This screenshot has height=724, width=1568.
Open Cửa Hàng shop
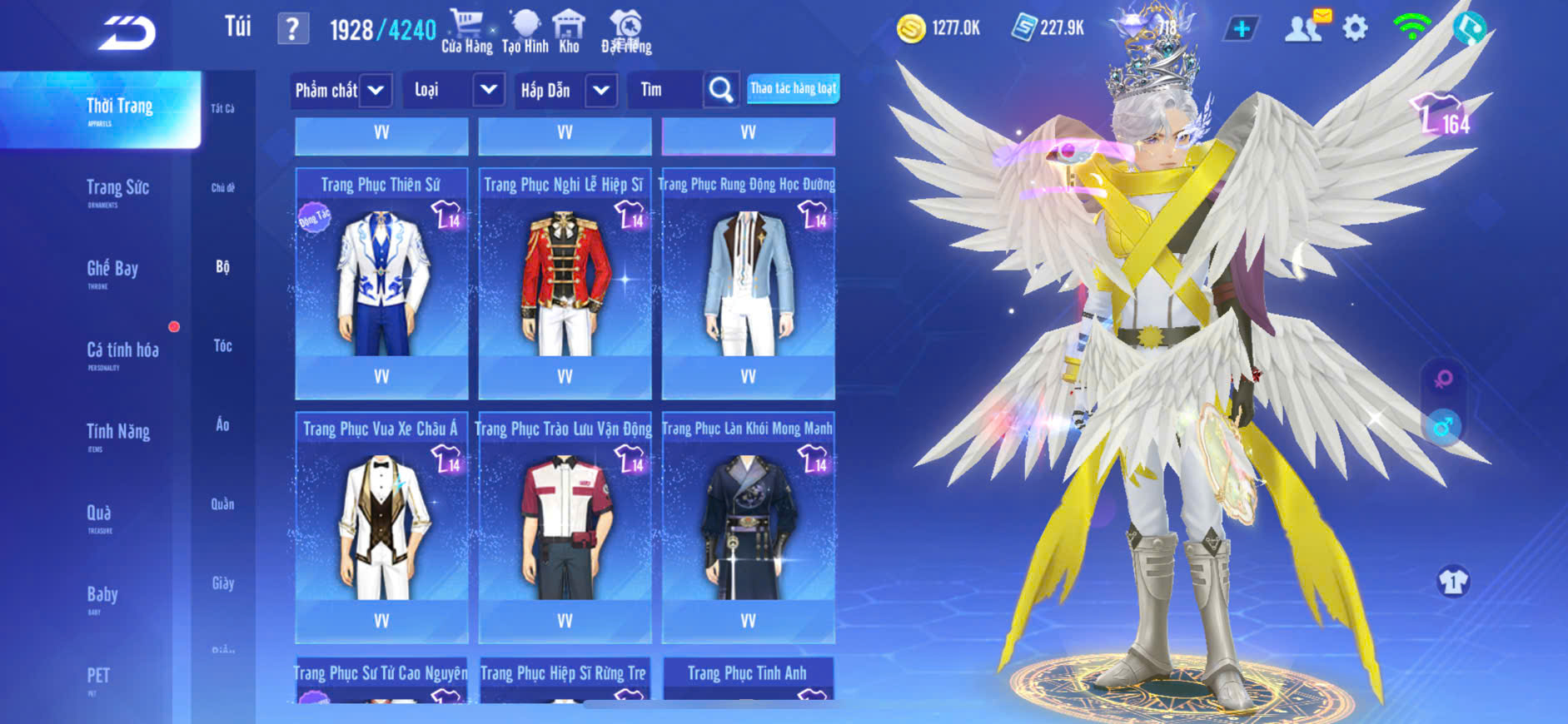pos(466,32)
